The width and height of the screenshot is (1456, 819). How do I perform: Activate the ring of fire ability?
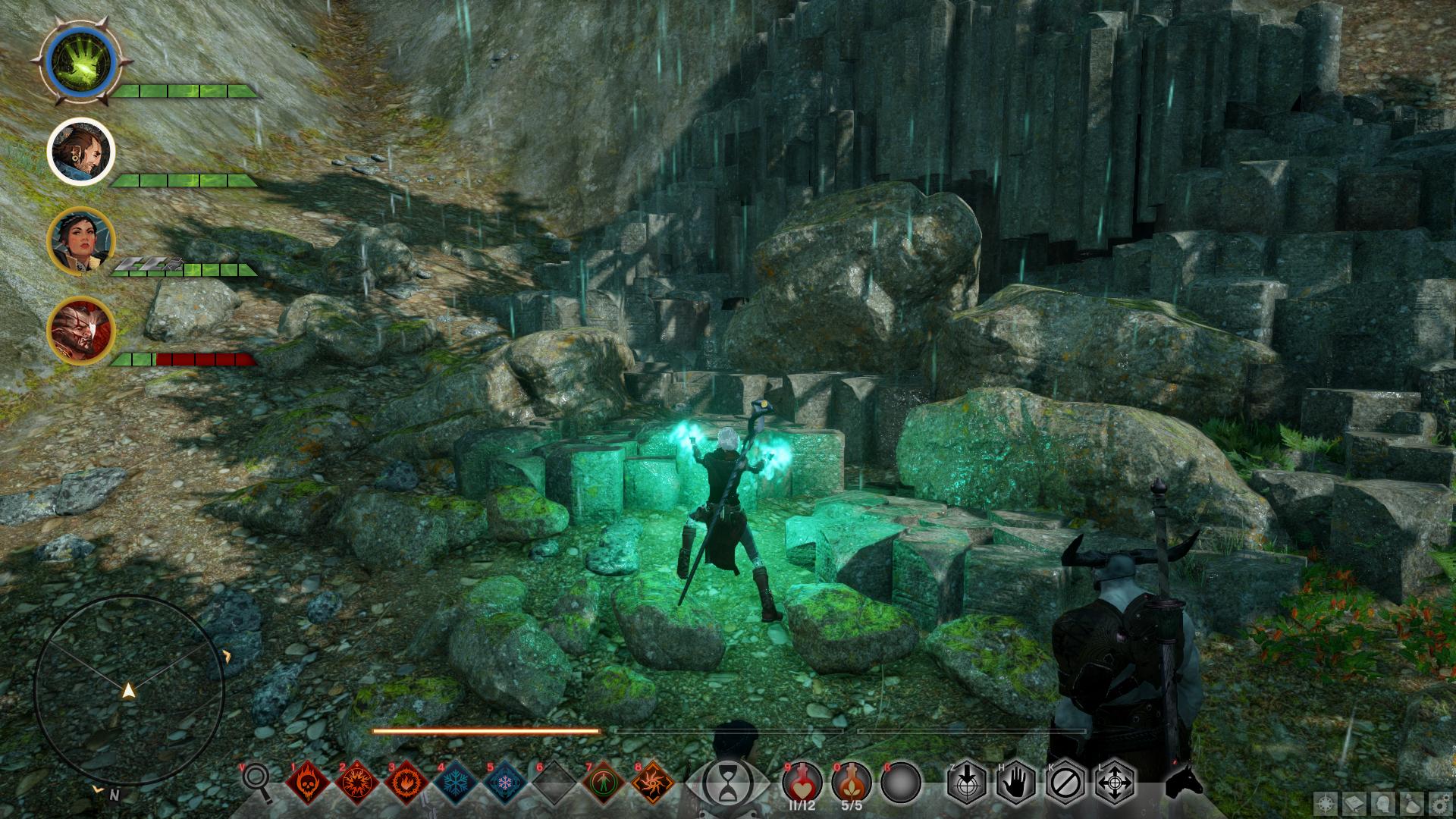(406, 783)
